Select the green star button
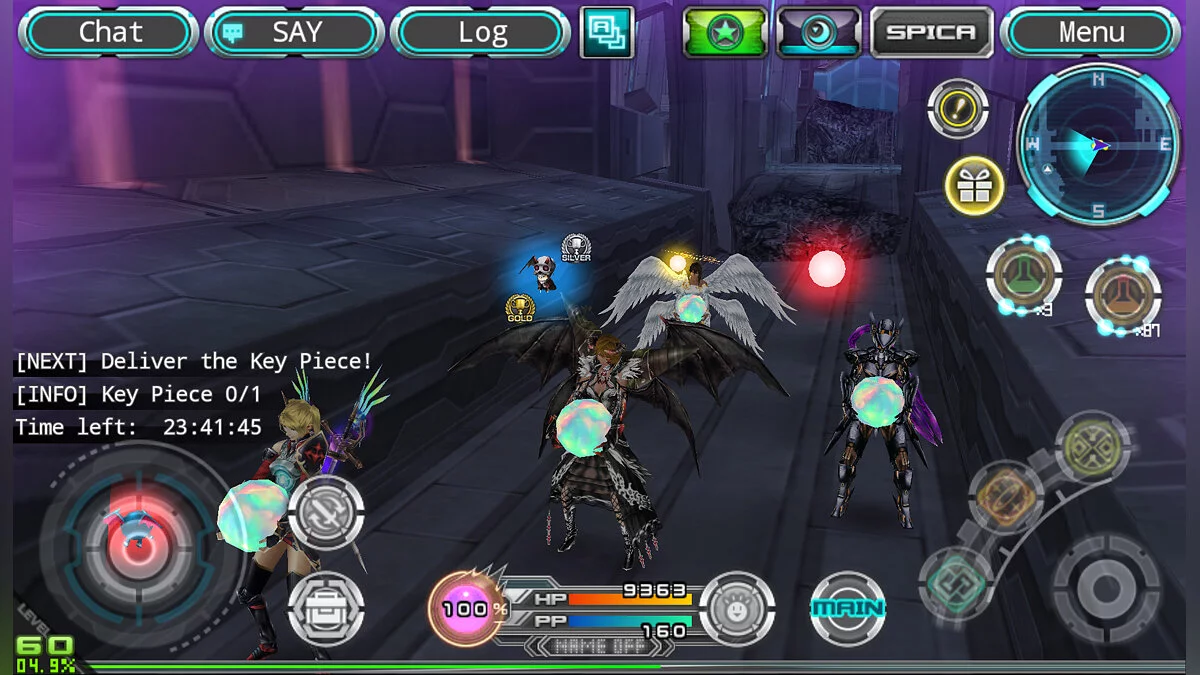 725,32
